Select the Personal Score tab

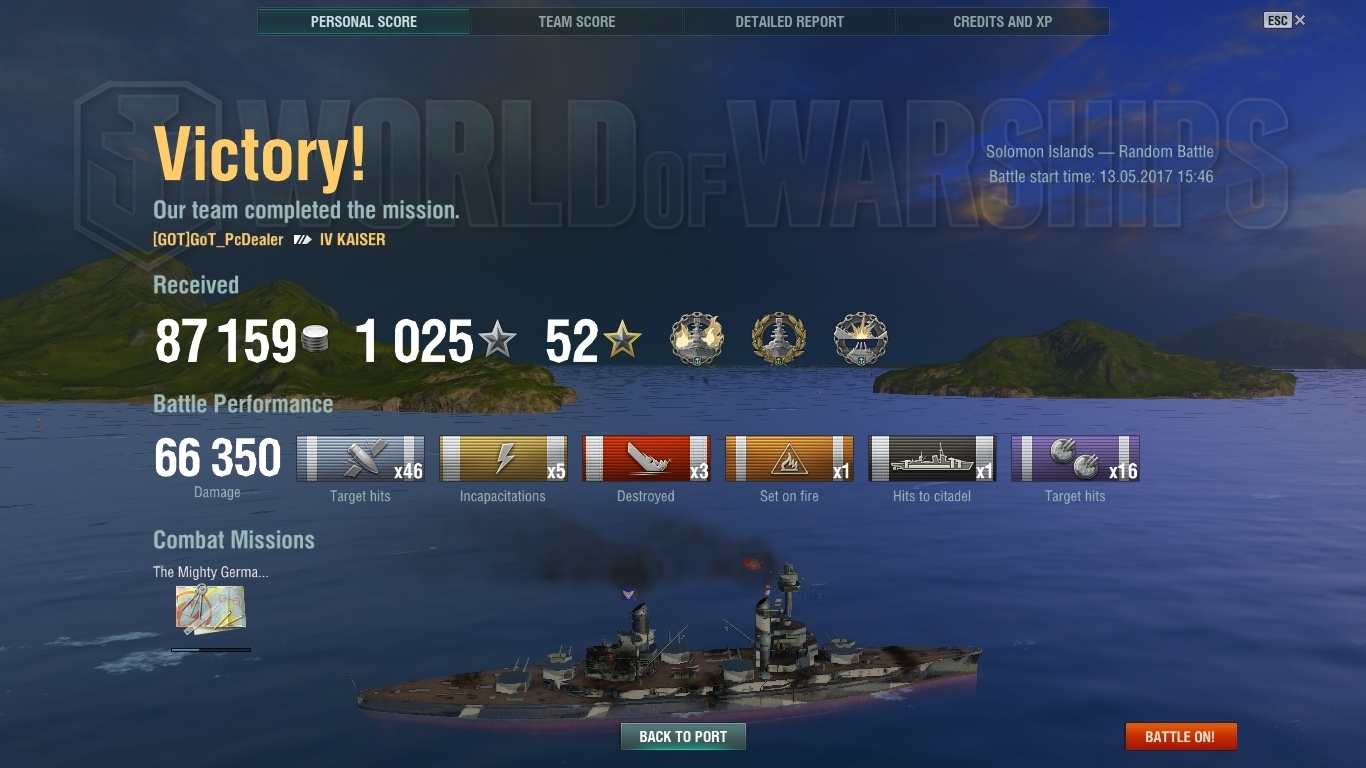(x=364, y=21)
